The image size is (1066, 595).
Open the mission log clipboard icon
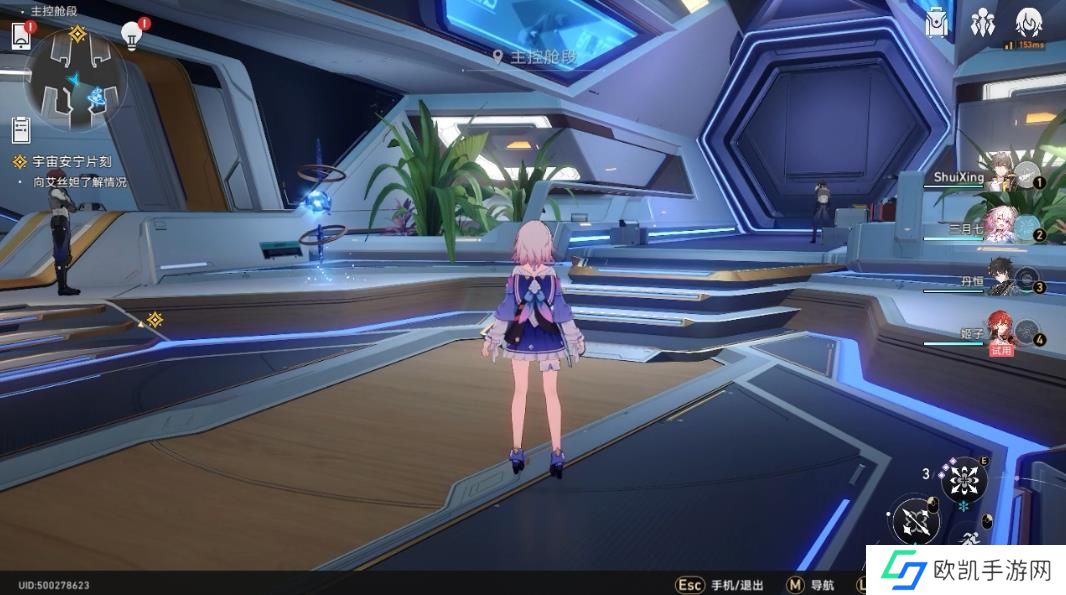(x=21, y=129)
